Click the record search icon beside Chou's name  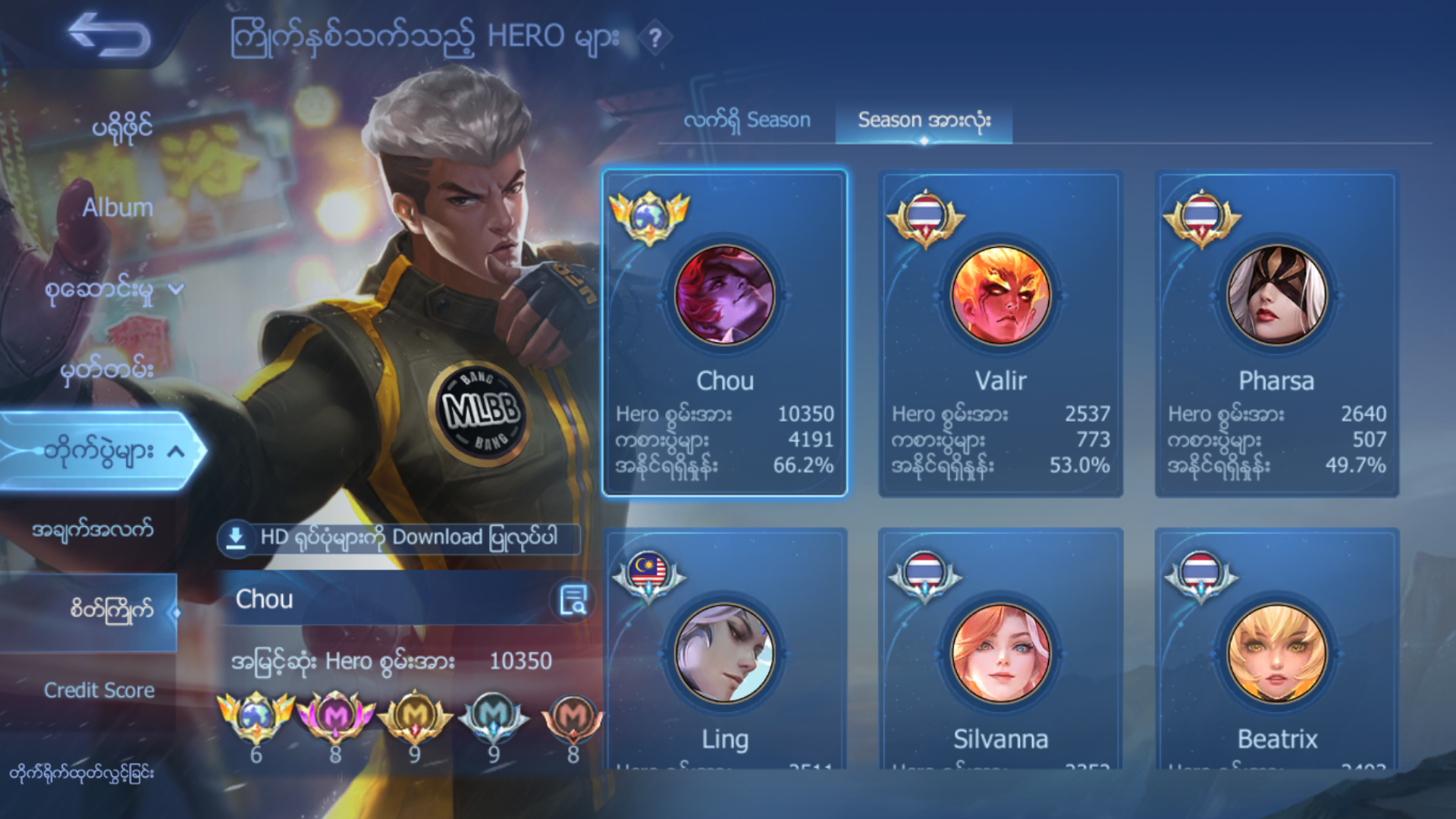[x=573, y=600]
